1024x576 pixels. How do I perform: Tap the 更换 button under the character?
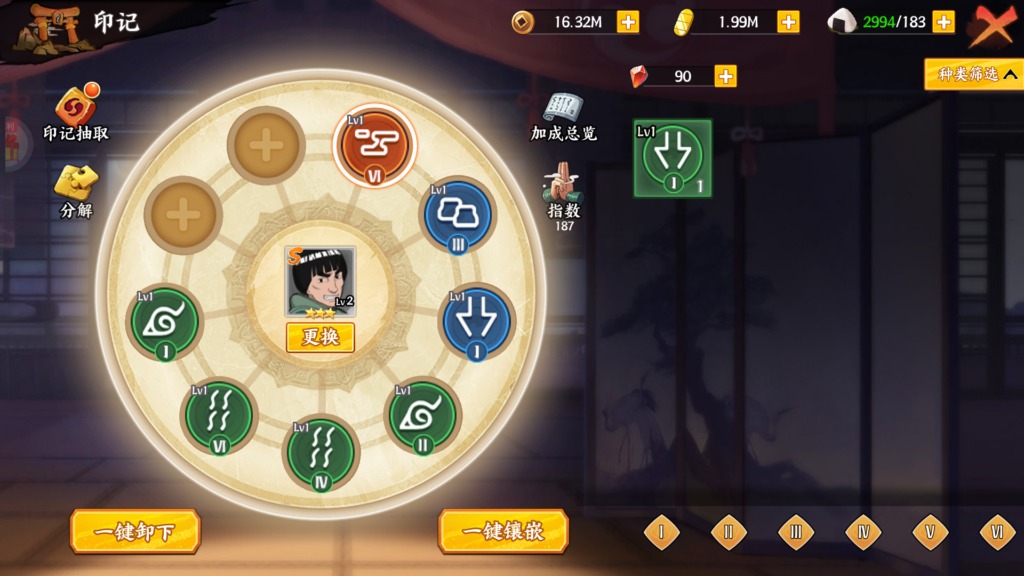point(320,337)
